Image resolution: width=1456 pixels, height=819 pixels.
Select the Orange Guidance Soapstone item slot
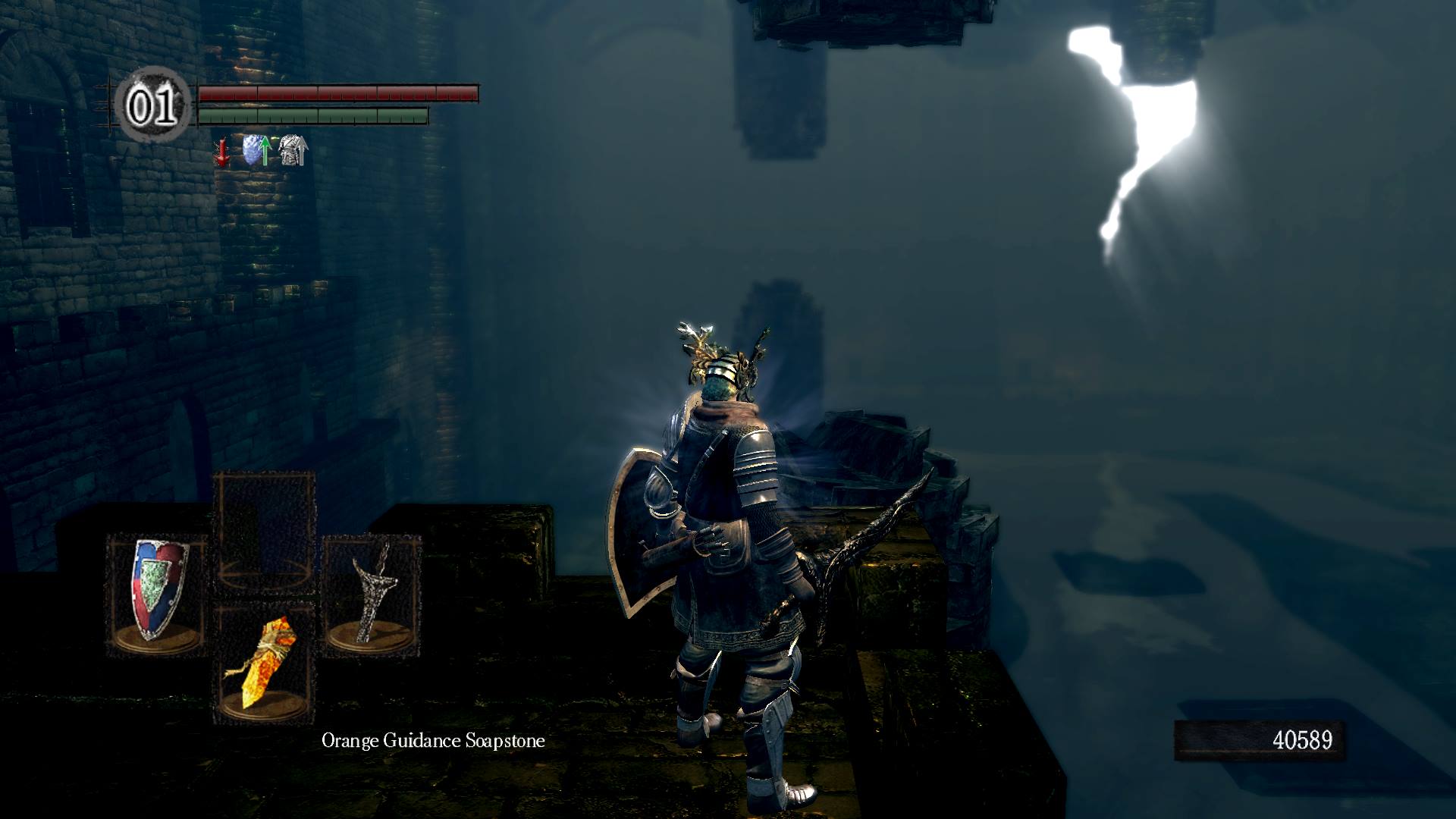click(x=265, y=662)
